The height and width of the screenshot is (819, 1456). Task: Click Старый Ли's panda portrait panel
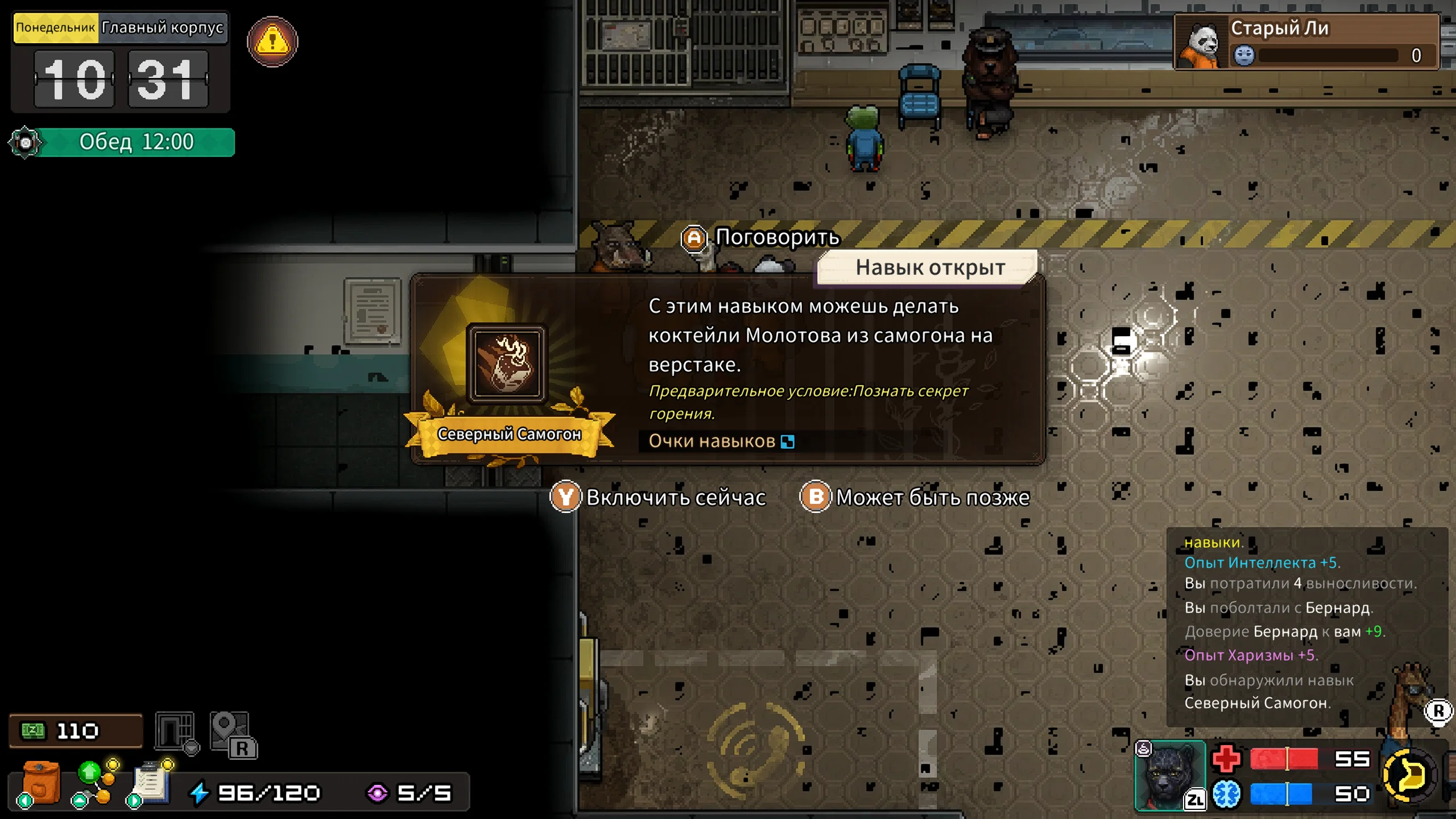click(1306, 42)
